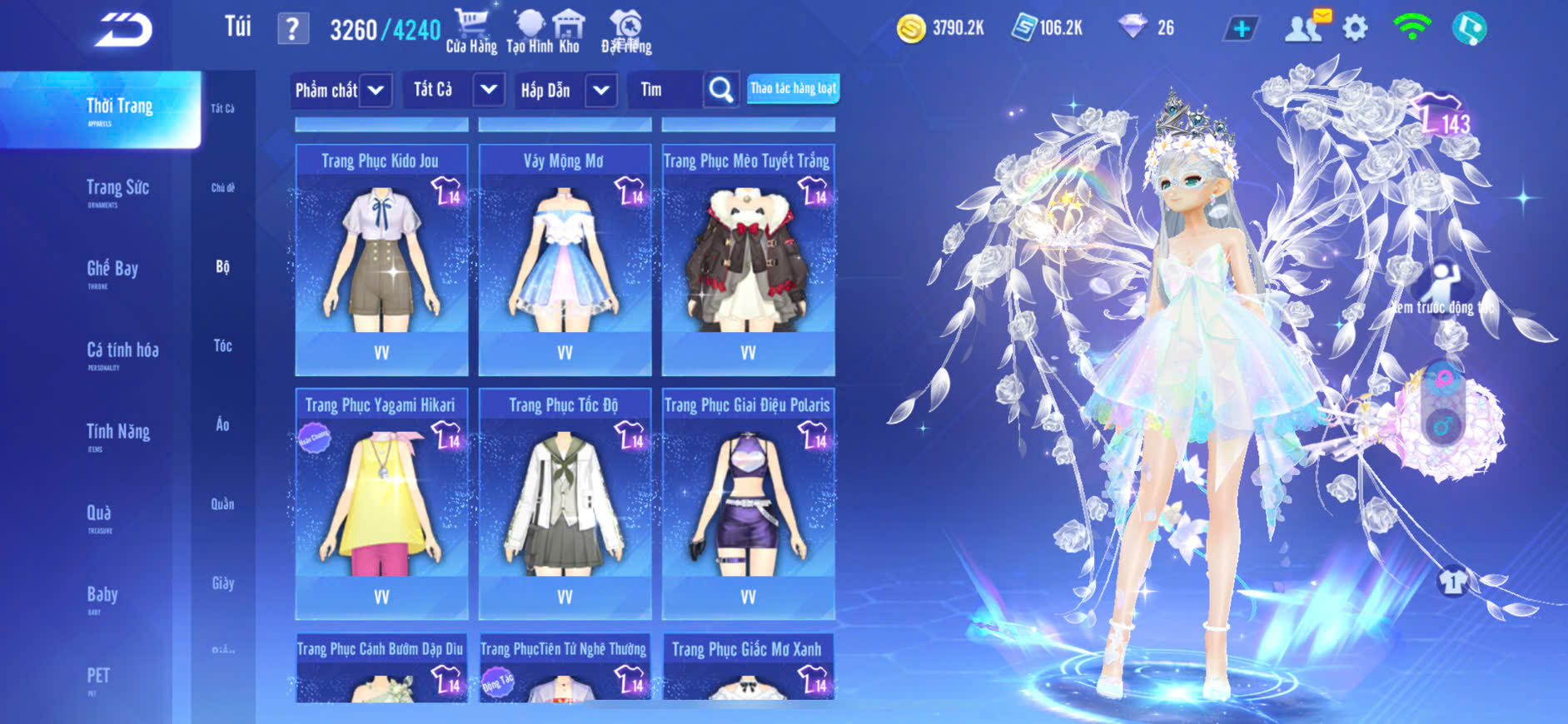Open the Hấp Dẫn sort dropdown
This screenshot has width=1568, height=724.
(x=601, y=90)
